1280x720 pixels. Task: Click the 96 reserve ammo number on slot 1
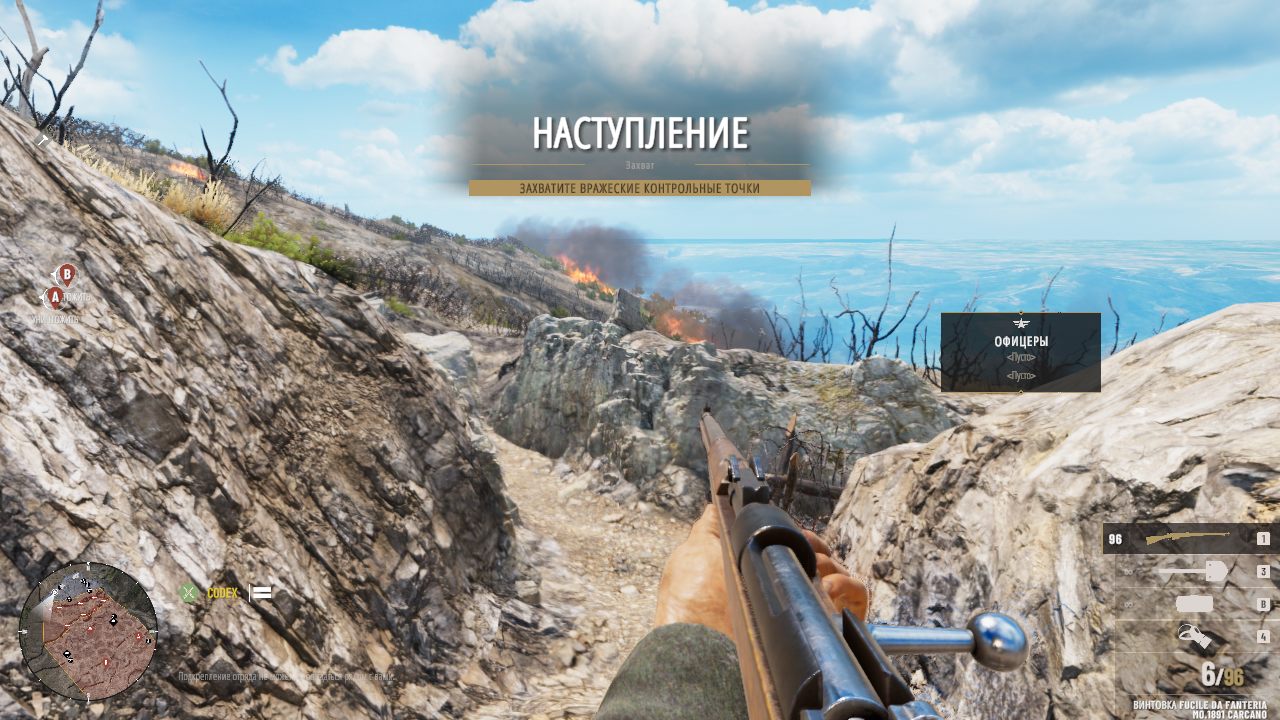click(1114, 538)
